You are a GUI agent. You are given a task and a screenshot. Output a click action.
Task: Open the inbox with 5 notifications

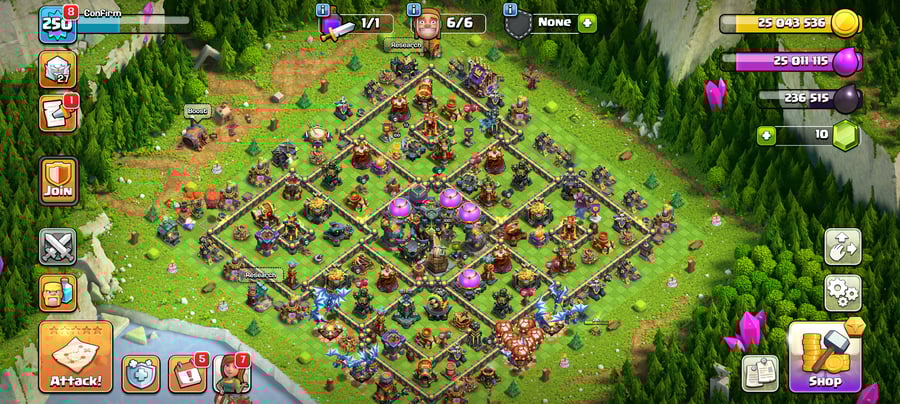[x=186, y=373]
